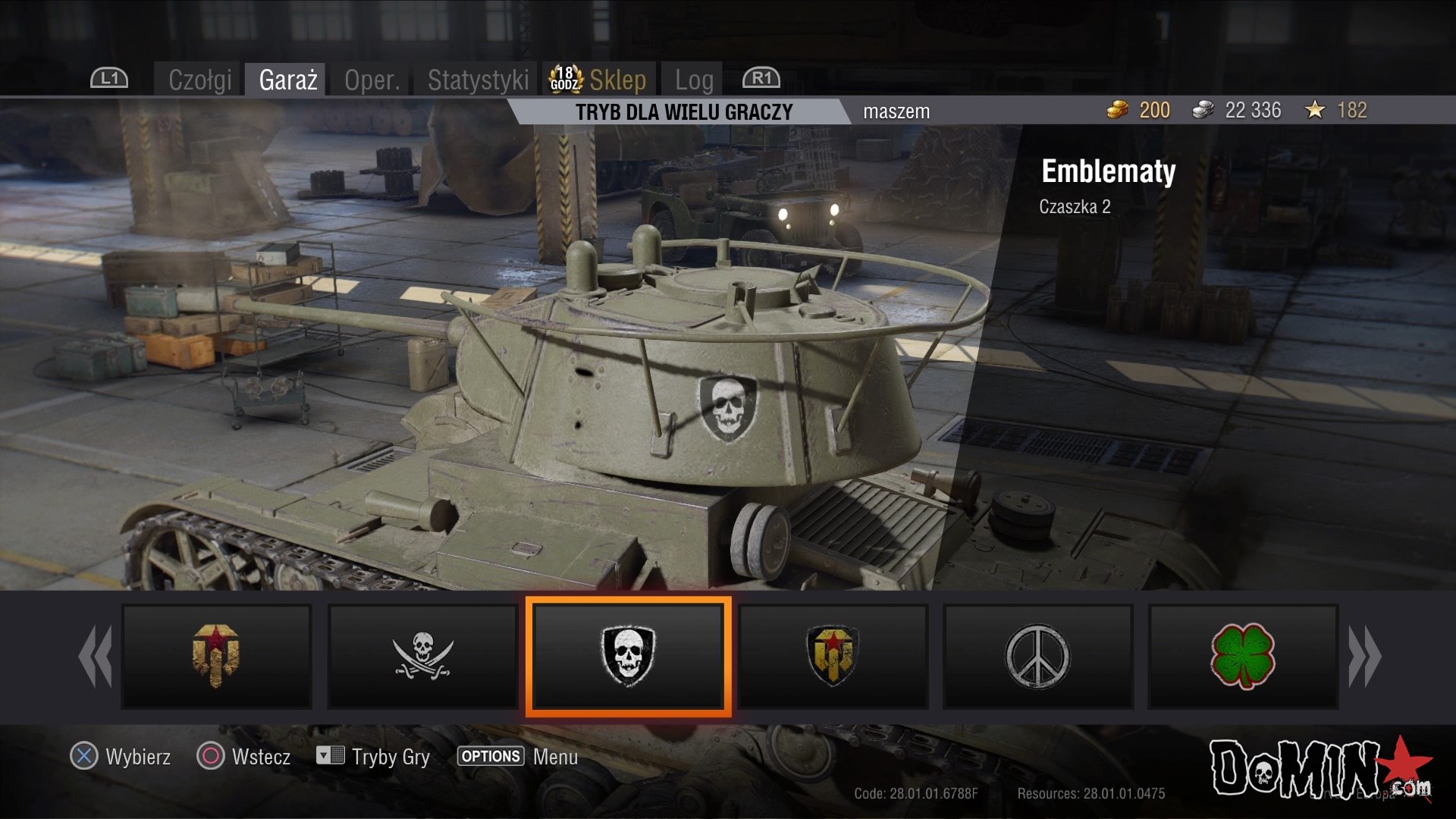Show next emblems with the right arrows
Screen dimensions: 1456x819
click(1364, 657)
